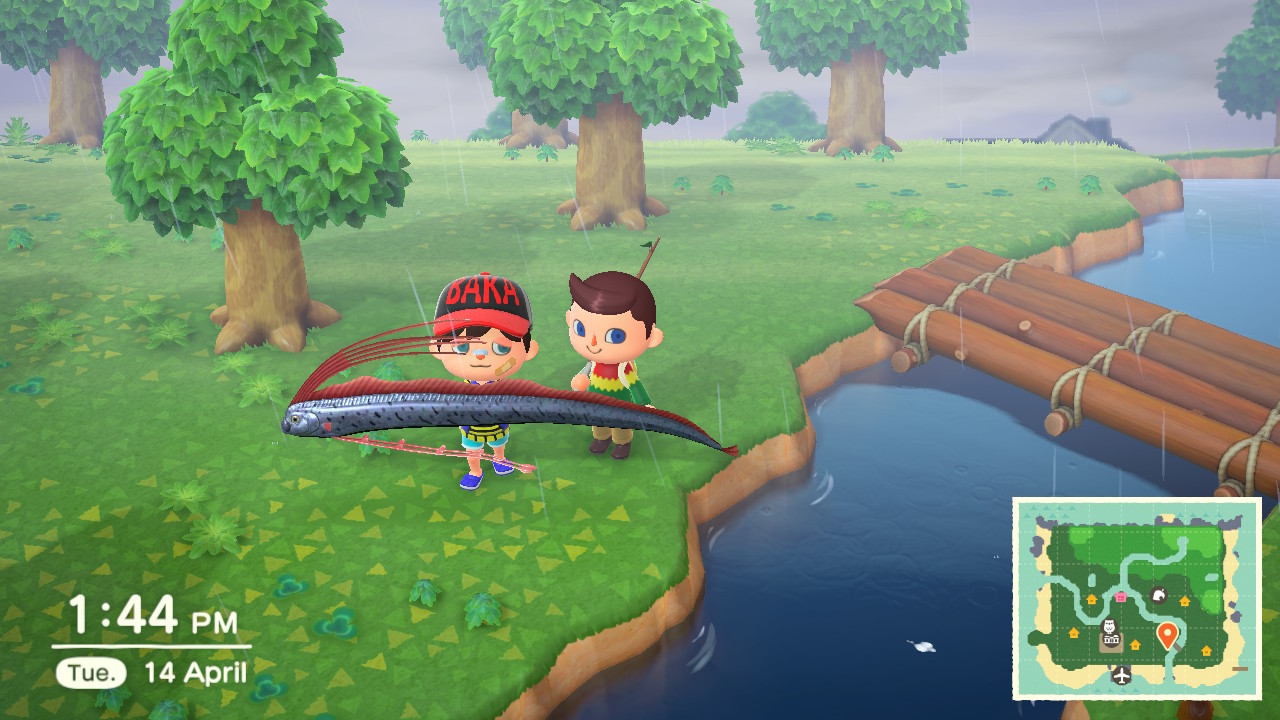The height and width of the screenshot is (720, 1280).
Task: Click the owl museum map marker
Action: point(1109,626)
